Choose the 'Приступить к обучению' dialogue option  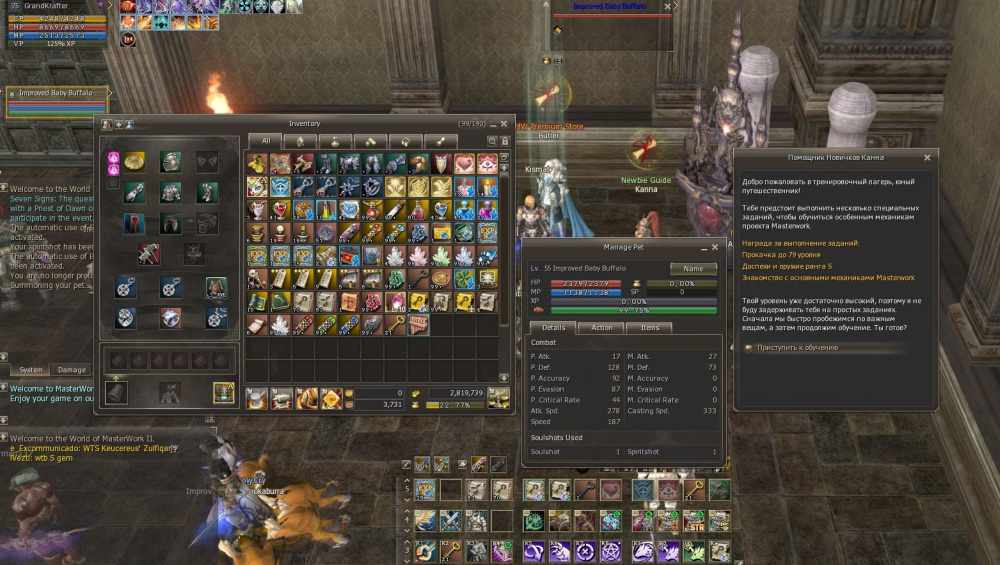797,348
